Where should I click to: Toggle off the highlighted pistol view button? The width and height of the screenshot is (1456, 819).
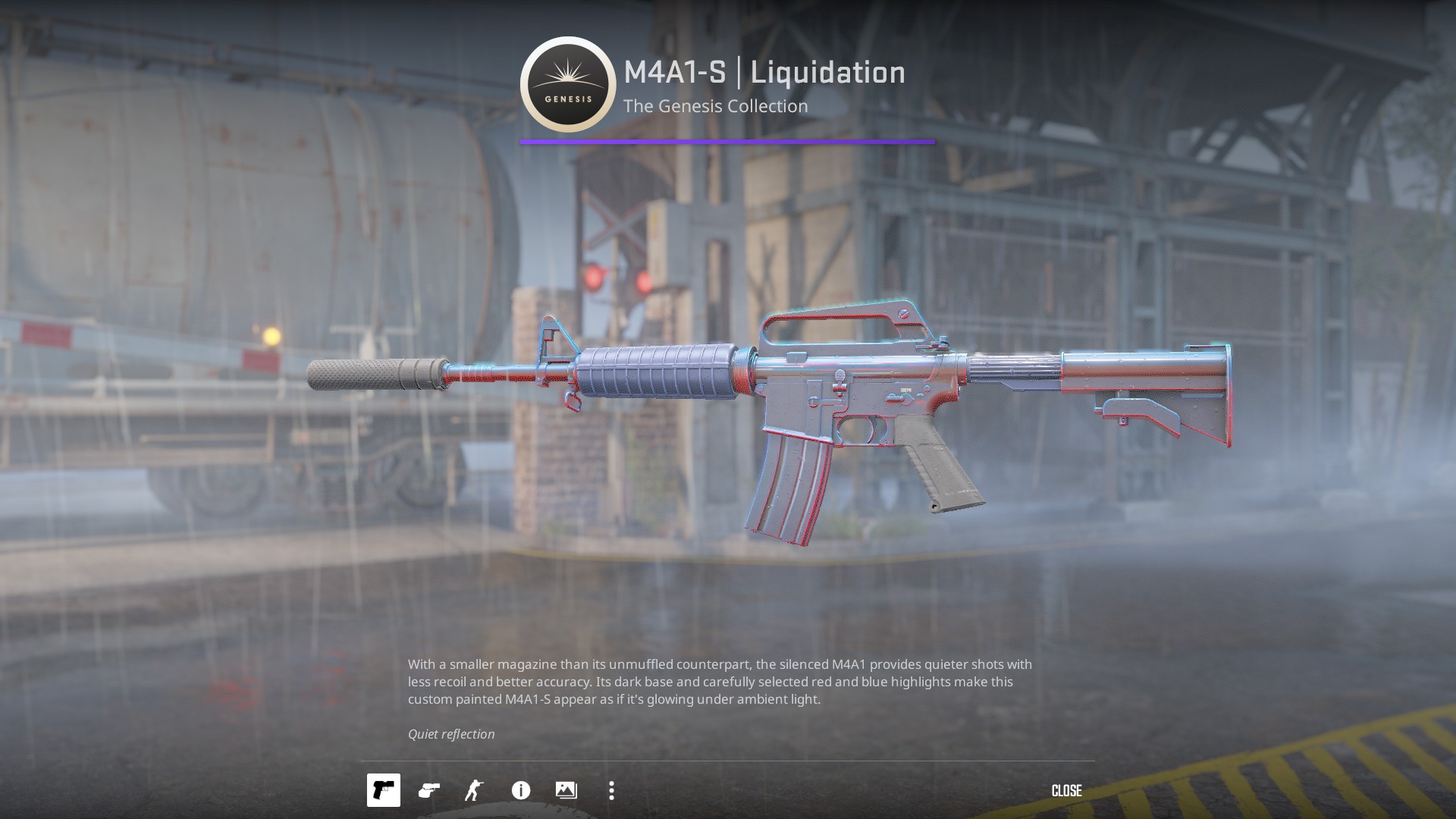(384, 790)
